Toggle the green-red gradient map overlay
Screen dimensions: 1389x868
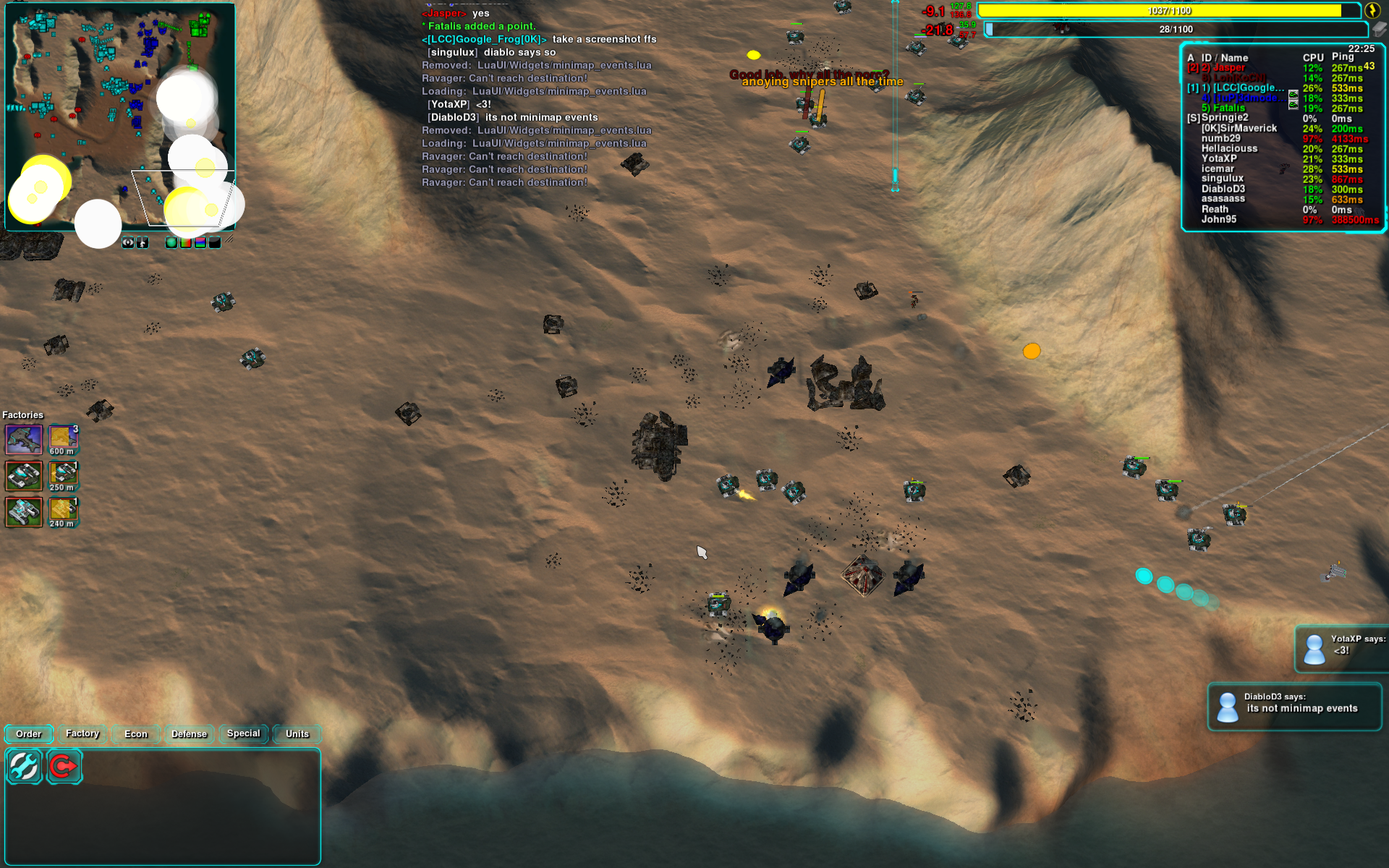click(x=186, y=243)
